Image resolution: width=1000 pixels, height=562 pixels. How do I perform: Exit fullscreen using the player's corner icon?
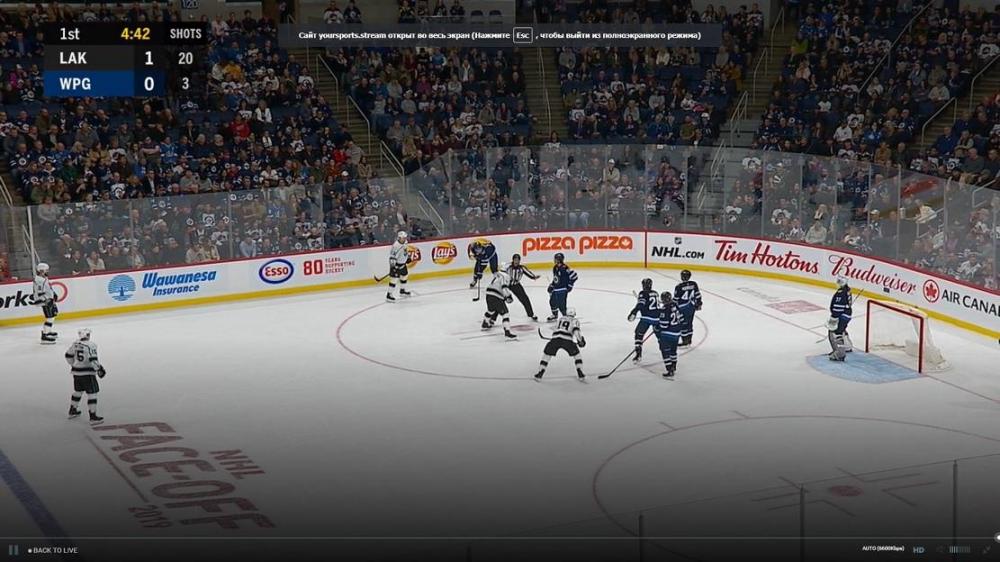[987, 549]
